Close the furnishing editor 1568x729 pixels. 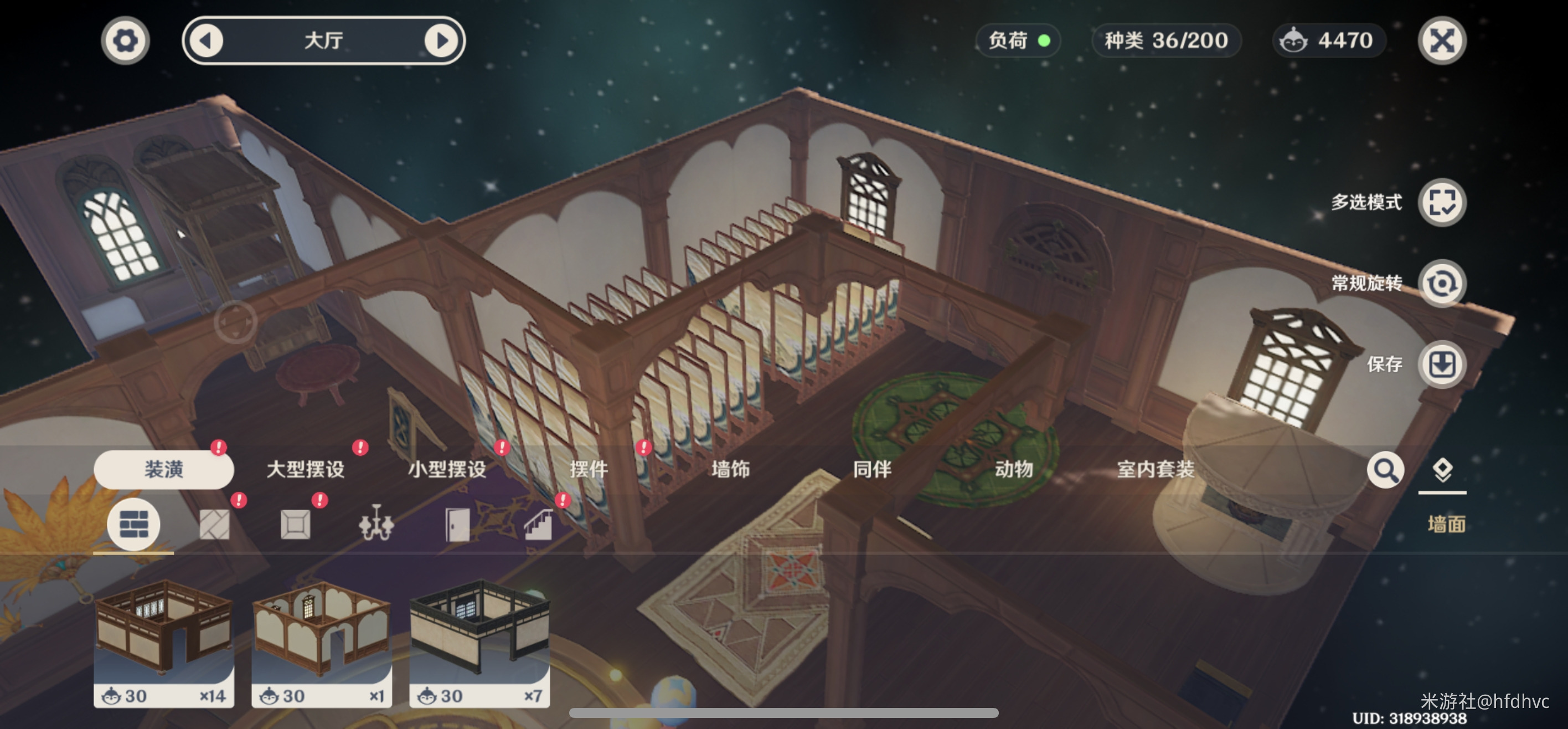click(1441, 41)
